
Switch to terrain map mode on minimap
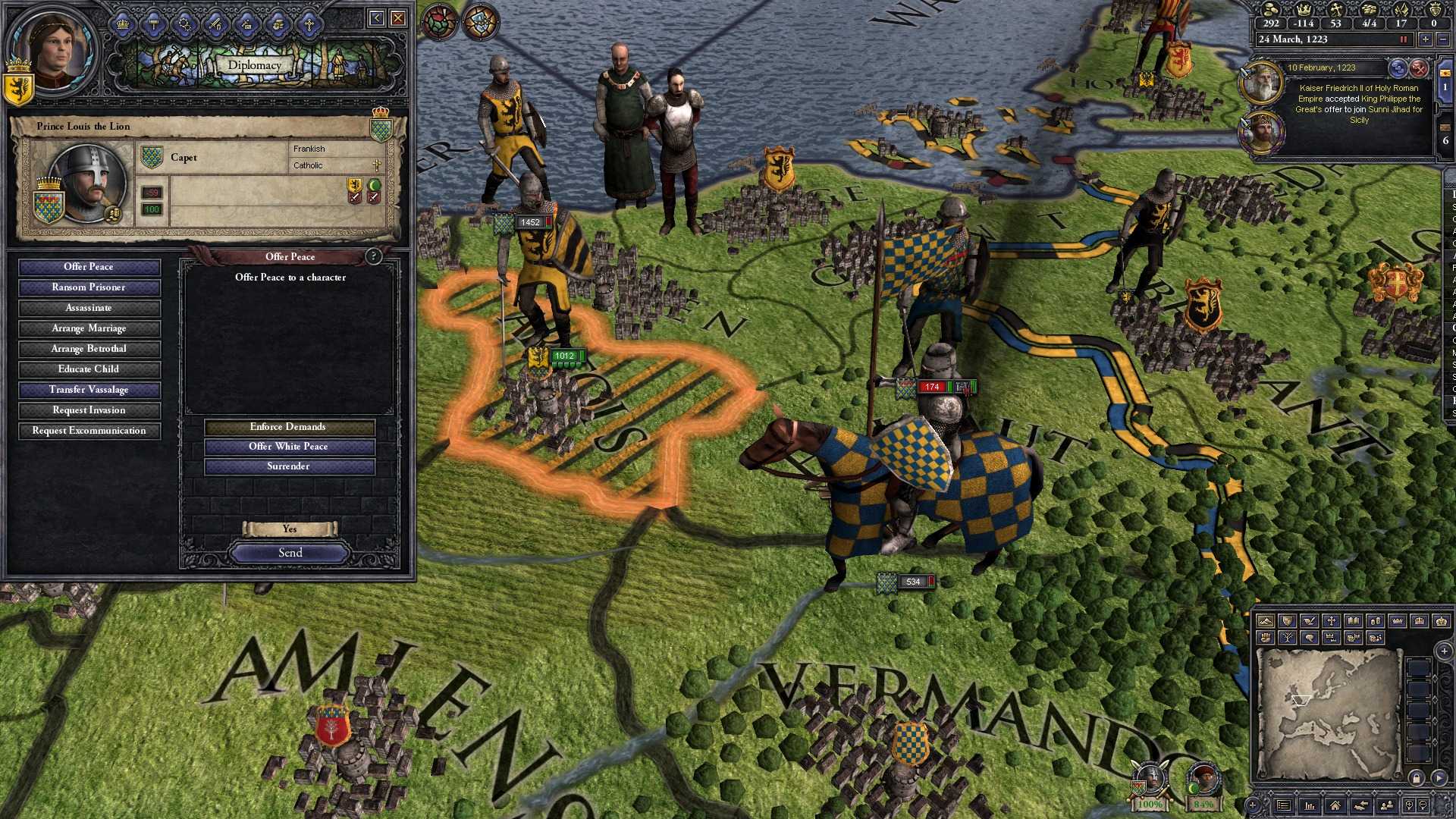pos(1266,621)
